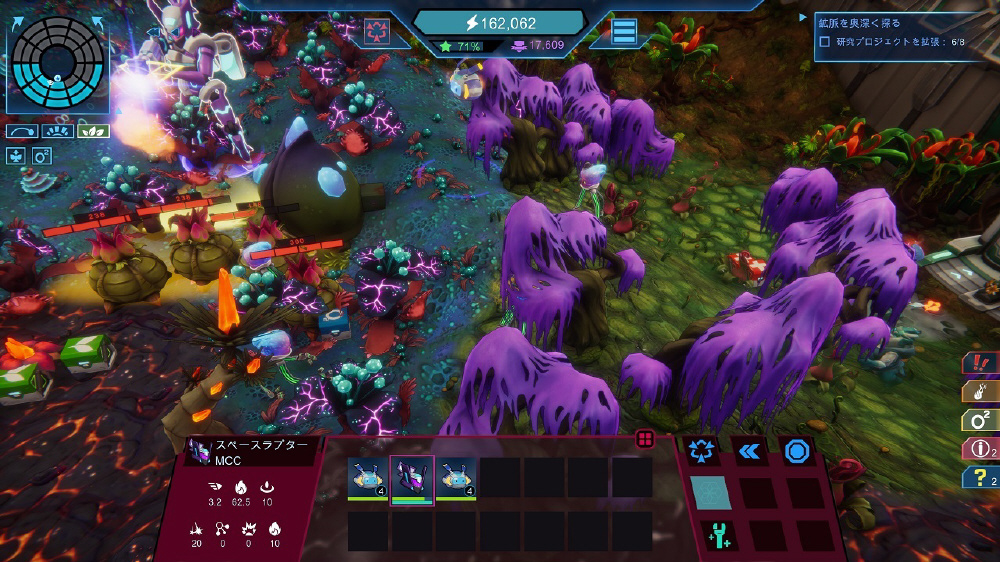The width and height of the screenshot is (1000, 562).
Task: Click the double left chevron command
Action: (750, 451)
